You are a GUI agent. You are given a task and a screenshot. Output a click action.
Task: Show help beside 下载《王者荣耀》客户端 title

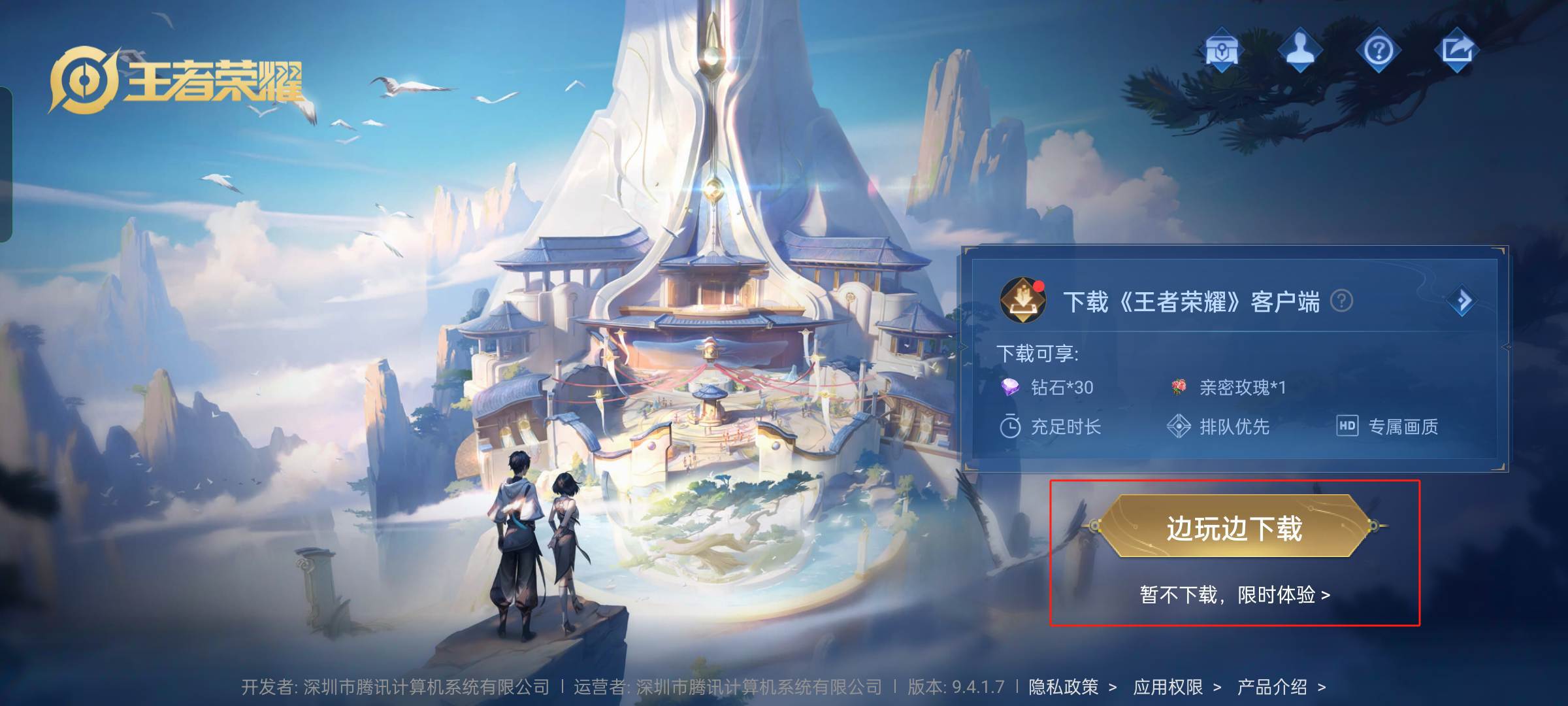tap(1341, 301)
